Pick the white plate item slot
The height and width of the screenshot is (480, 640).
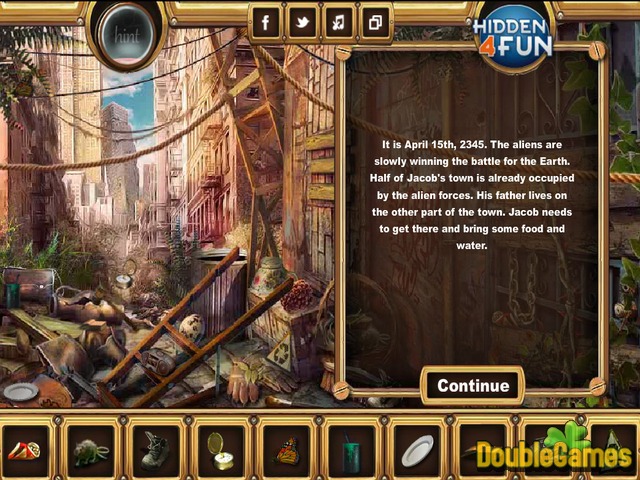417,451
